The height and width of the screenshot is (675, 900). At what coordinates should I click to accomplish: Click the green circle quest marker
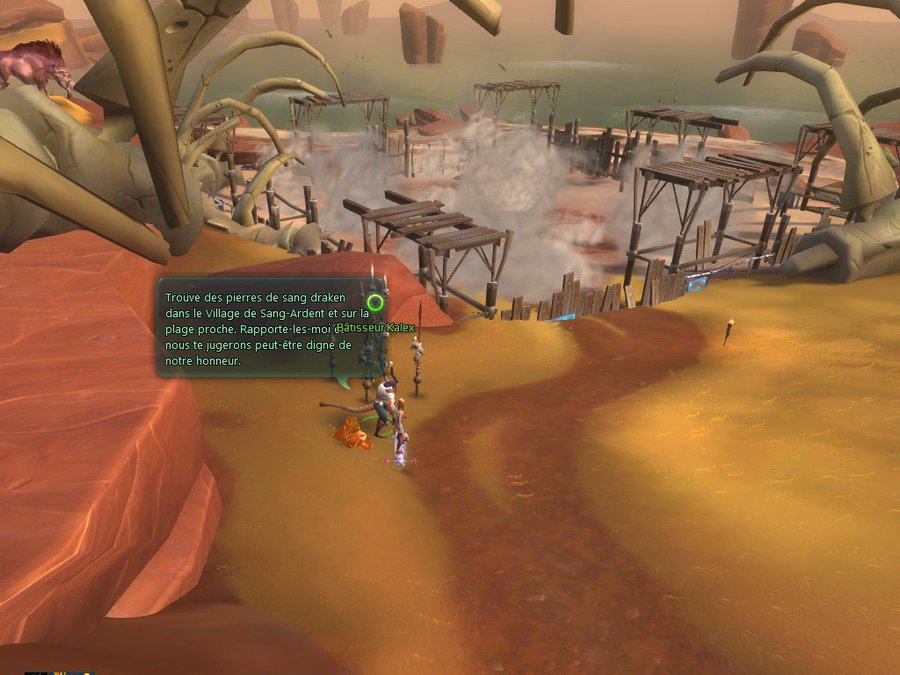pos(375,301)
